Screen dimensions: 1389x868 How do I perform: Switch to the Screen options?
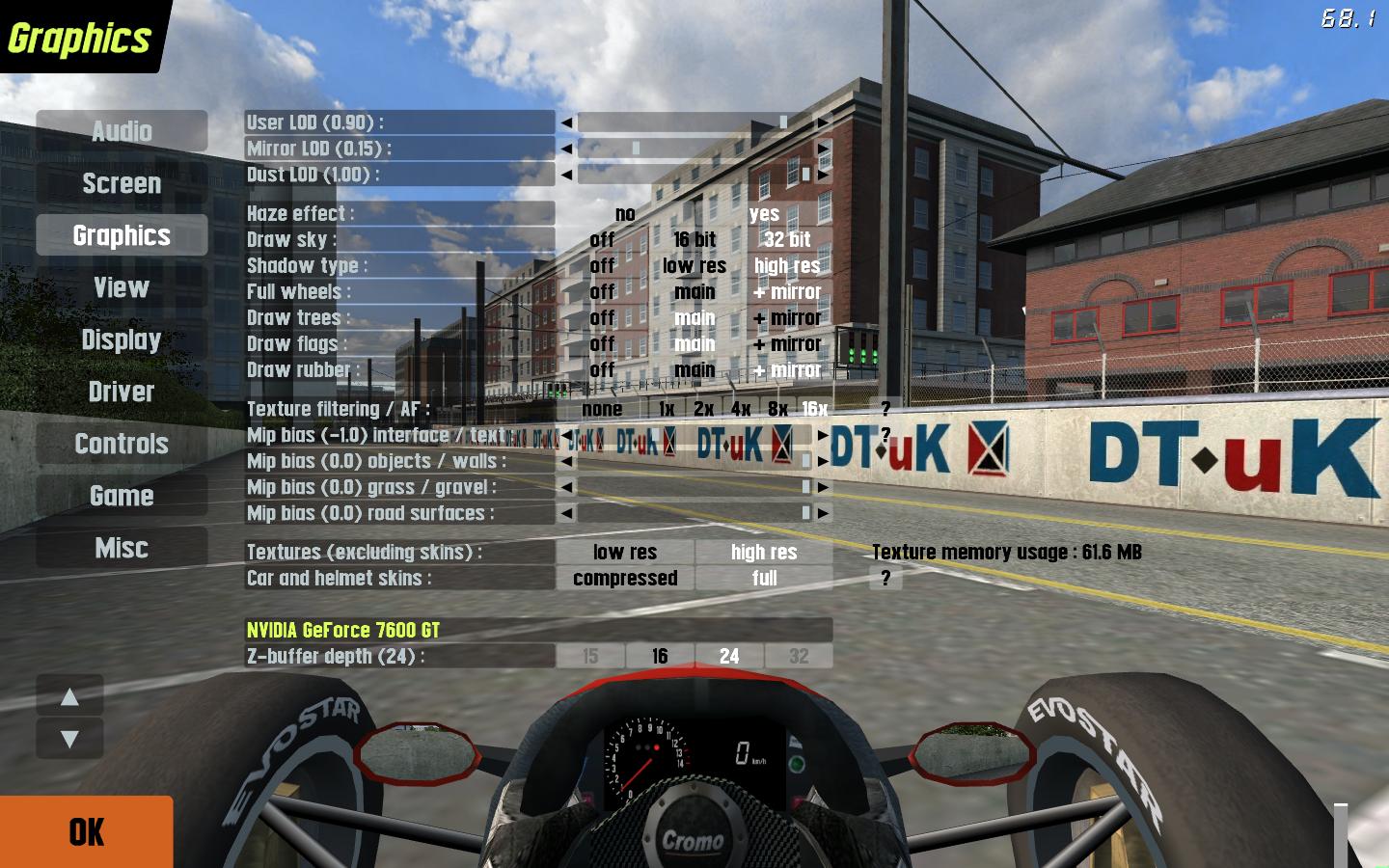coord(122,183)
